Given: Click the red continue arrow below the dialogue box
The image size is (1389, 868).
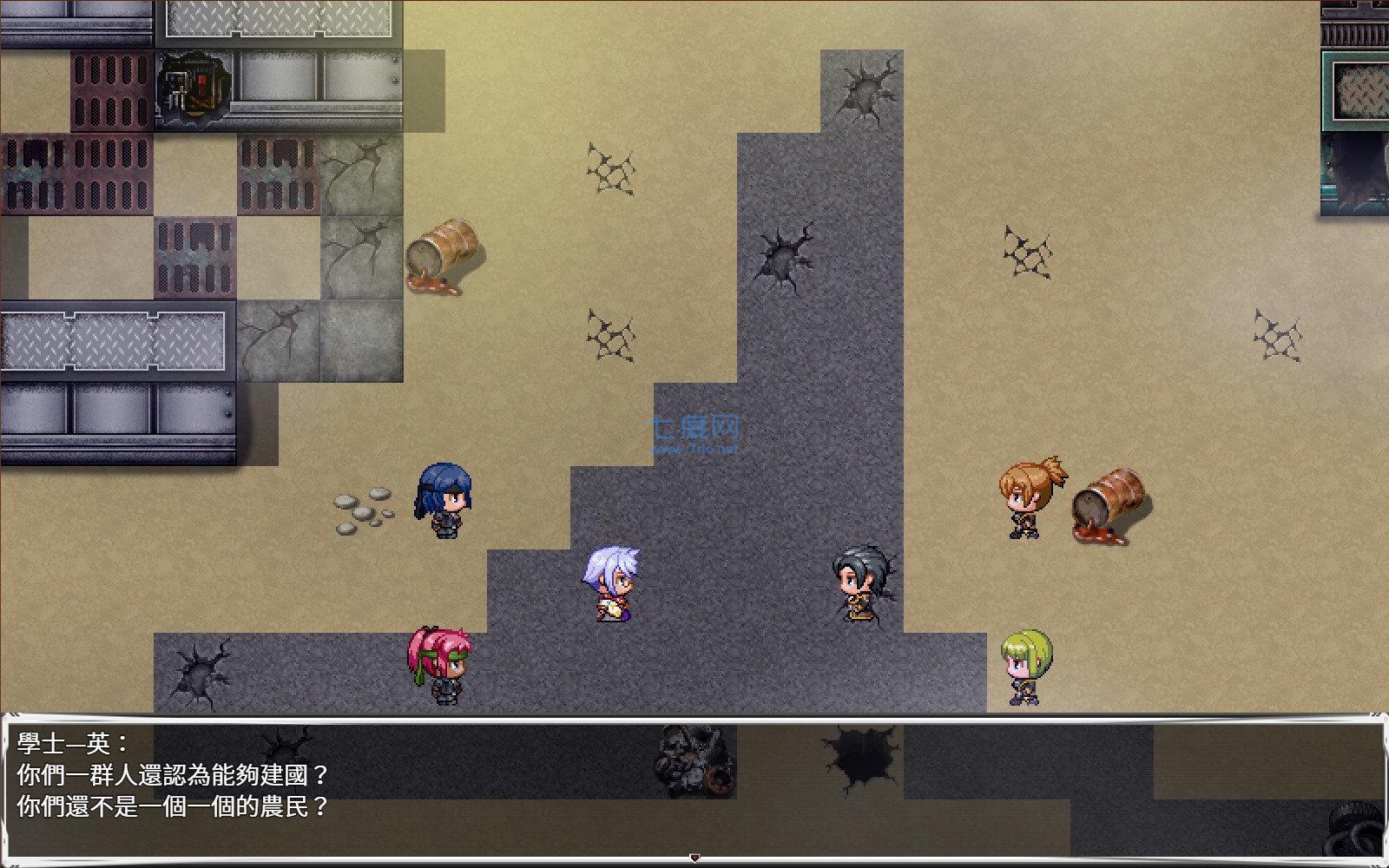Looking at the screenshot, I should tap(694, 856).
